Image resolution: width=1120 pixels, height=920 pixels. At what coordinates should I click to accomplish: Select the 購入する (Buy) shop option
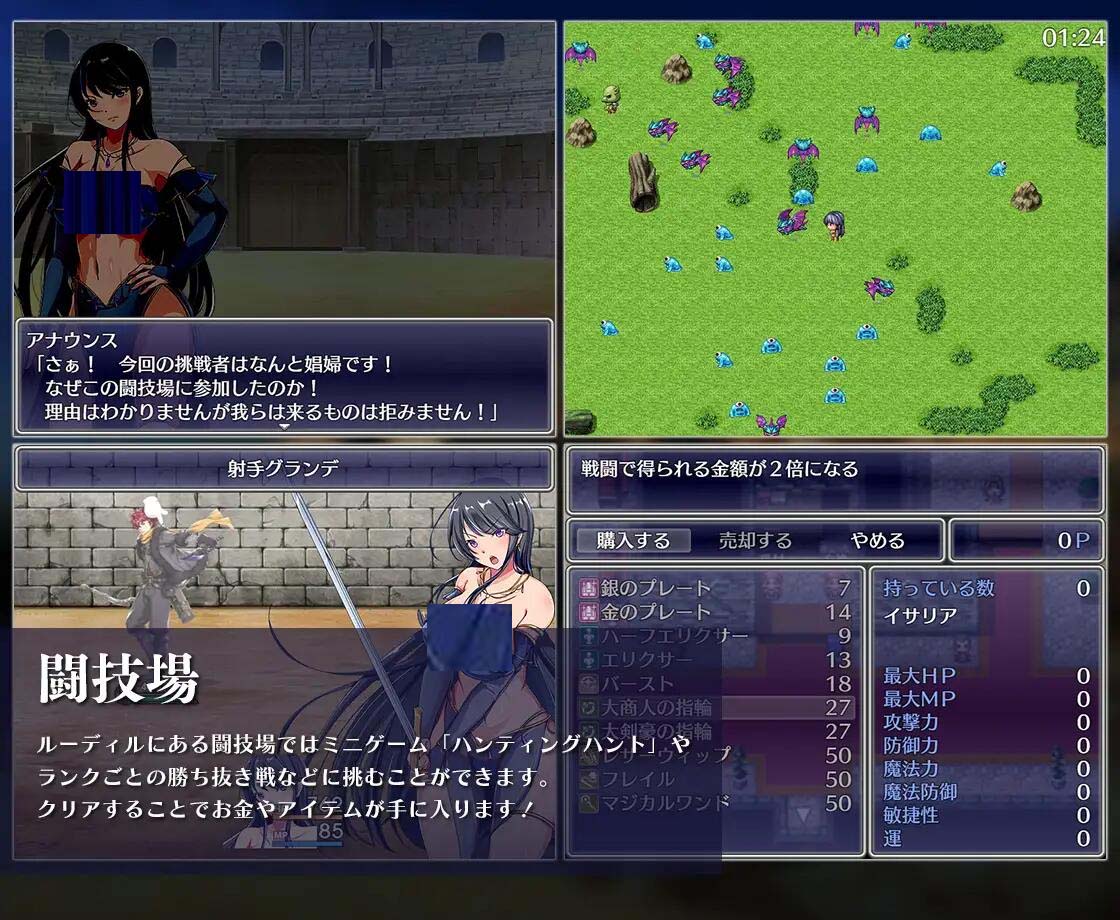click(x=633, y=541)
